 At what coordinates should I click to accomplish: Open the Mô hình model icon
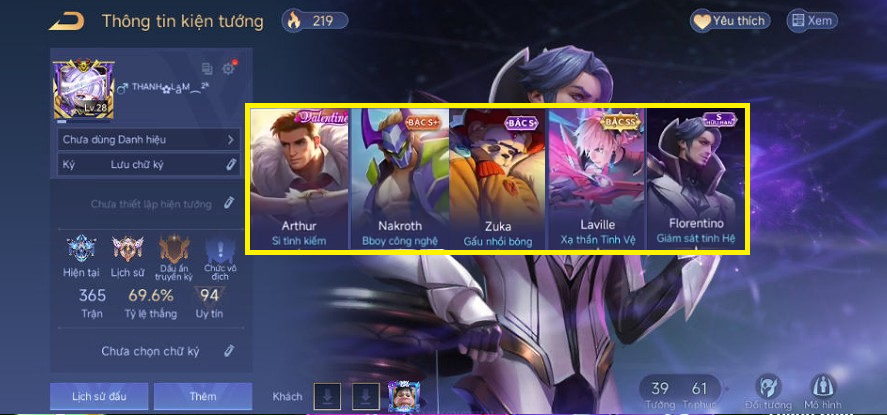tap(822, 389)
